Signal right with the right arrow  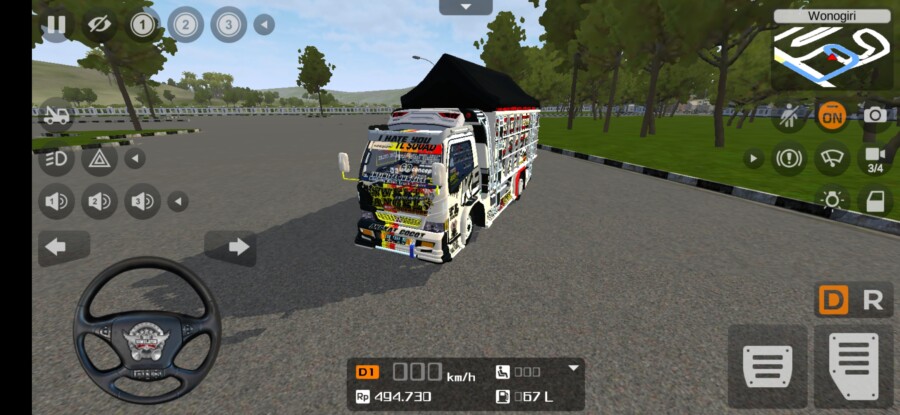(x=238, y=246)
